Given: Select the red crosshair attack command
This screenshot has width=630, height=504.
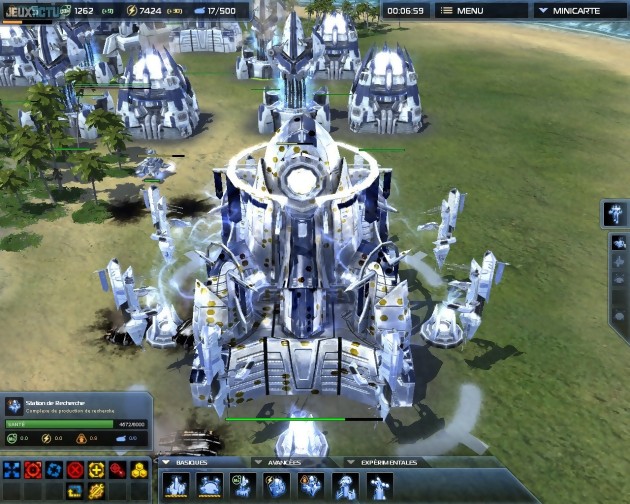Looking at the screenshot, I should [33, 470].
